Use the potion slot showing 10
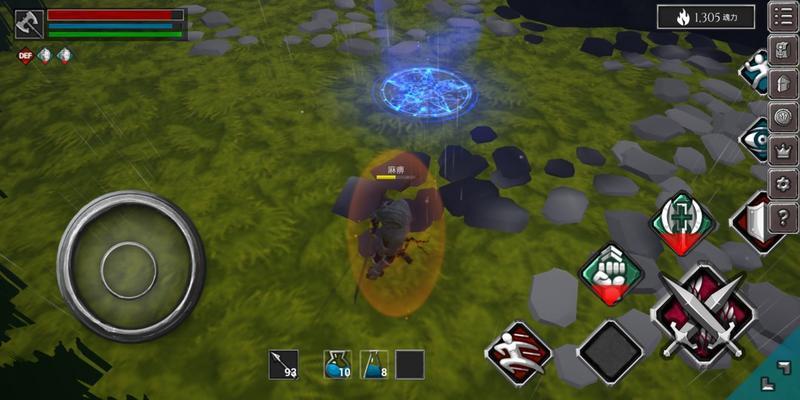 (337, 365)
